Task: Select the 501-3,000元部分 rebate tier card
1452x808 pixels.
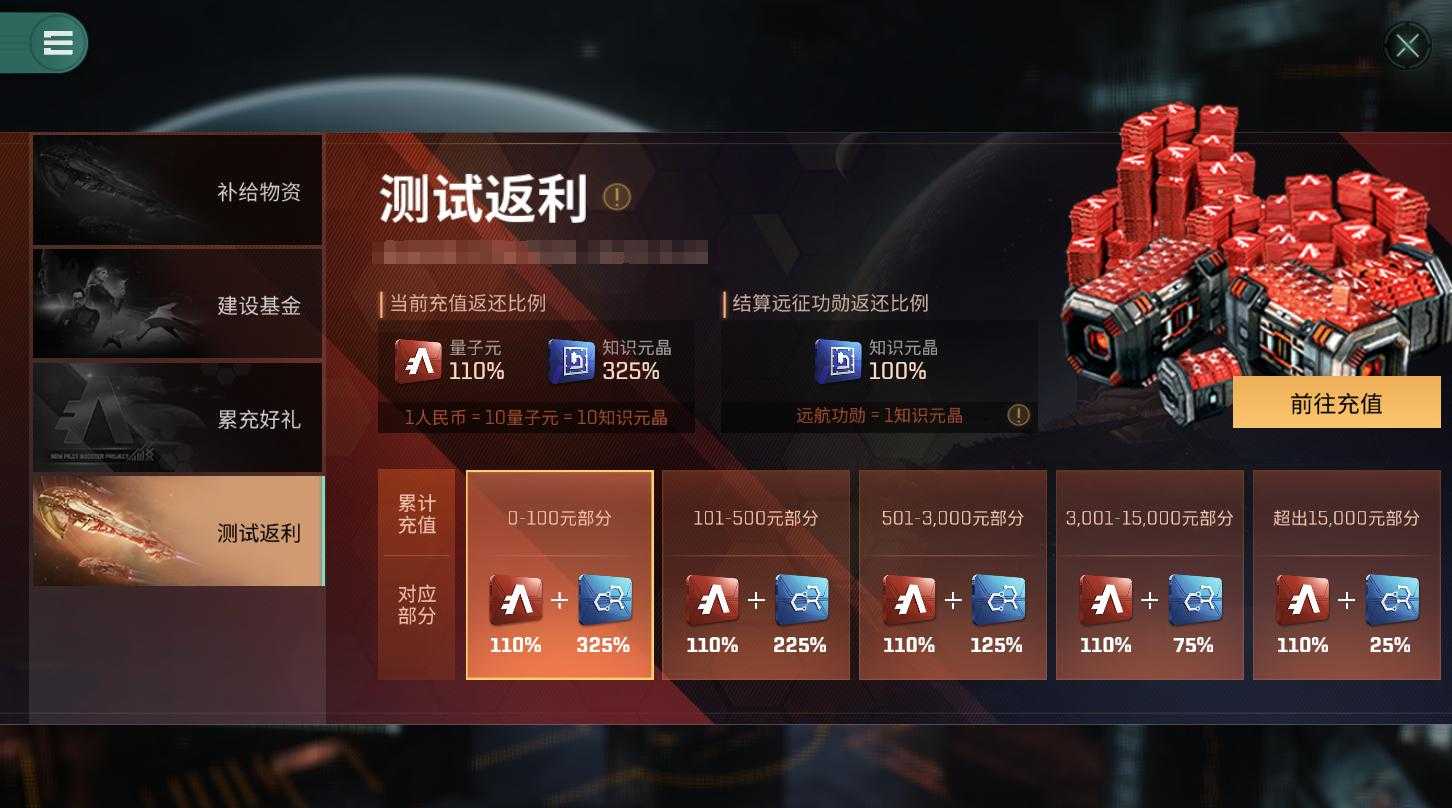Action: 952,575
